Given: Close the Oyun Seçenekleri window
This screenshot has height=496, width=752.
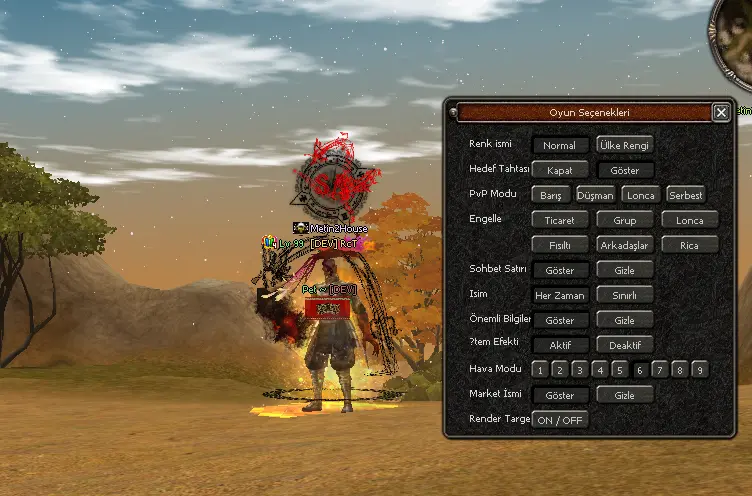Looking at the screenshot, I should [721, 113].
